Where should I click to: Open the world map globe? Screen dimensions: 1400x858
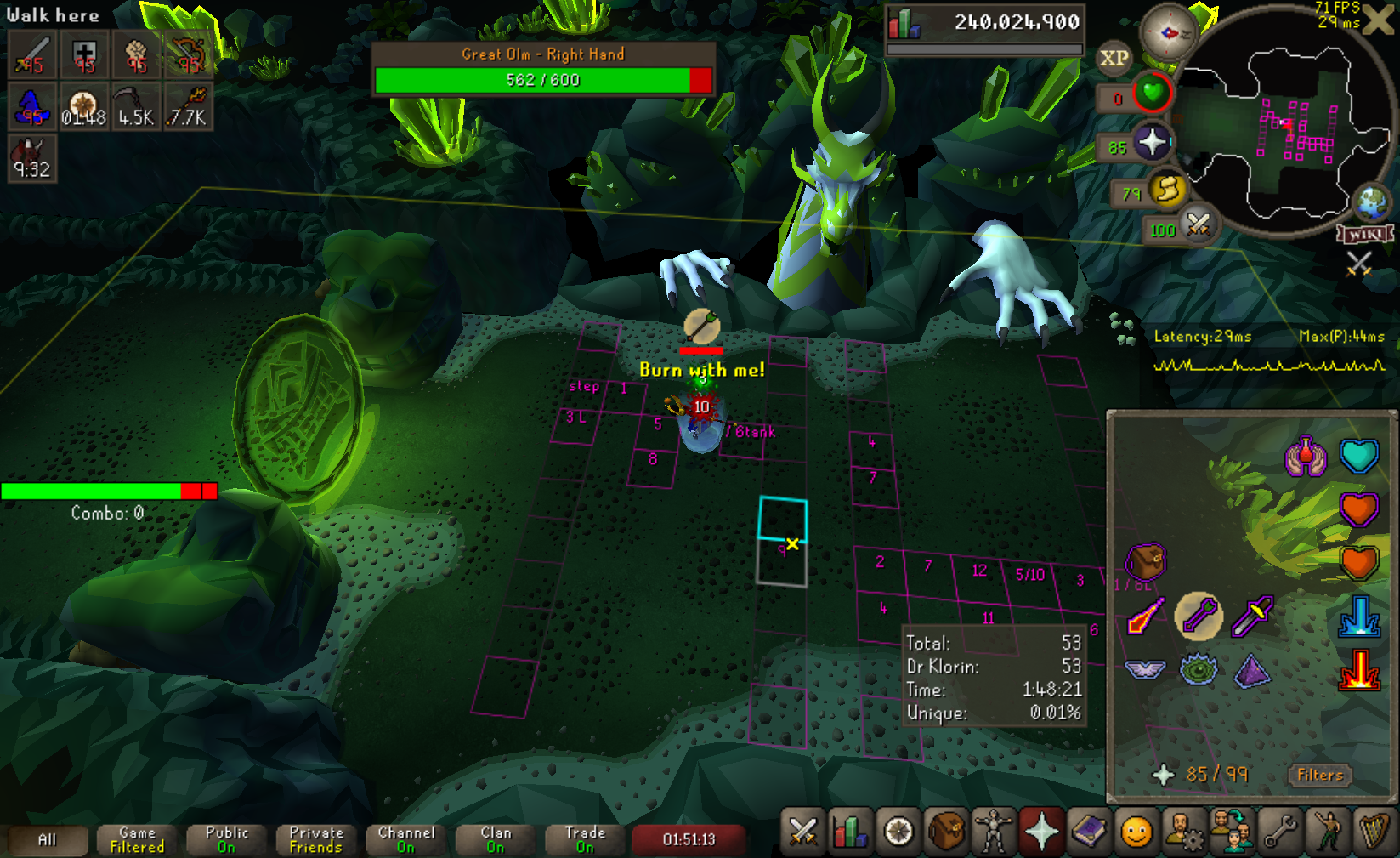point(1370,202)
